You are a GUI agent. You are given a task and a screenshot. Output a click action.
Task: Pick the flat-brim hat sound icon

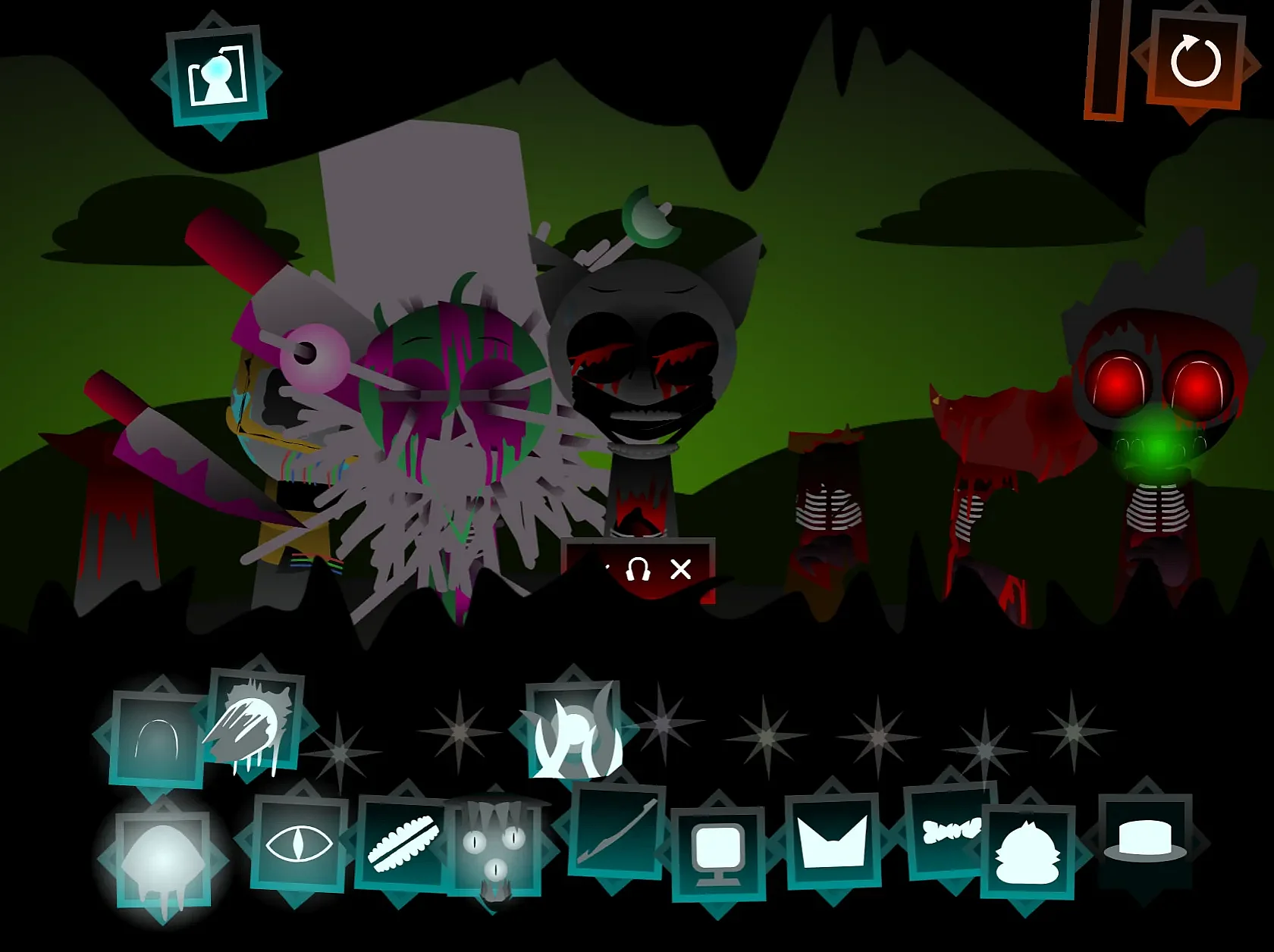(x=1145, y=841)
